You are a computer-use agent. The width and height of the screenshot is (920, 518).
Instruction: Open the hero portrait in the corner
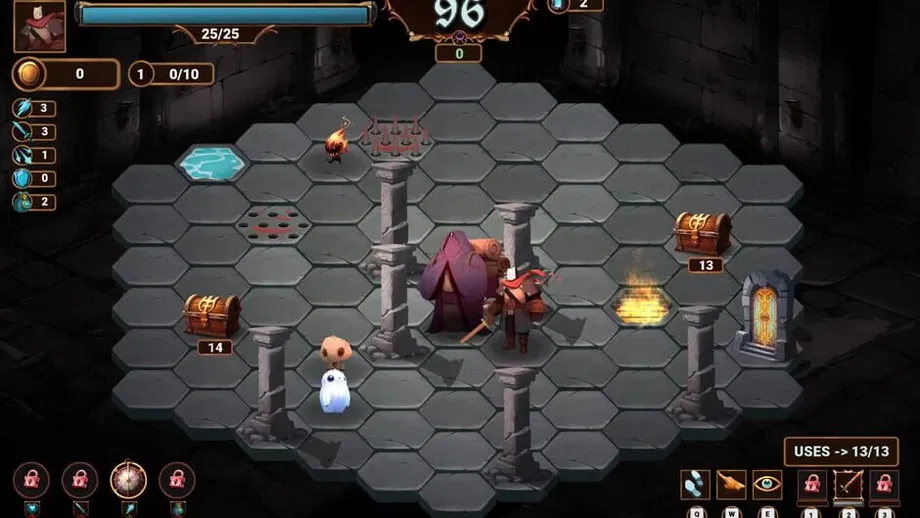39,26
